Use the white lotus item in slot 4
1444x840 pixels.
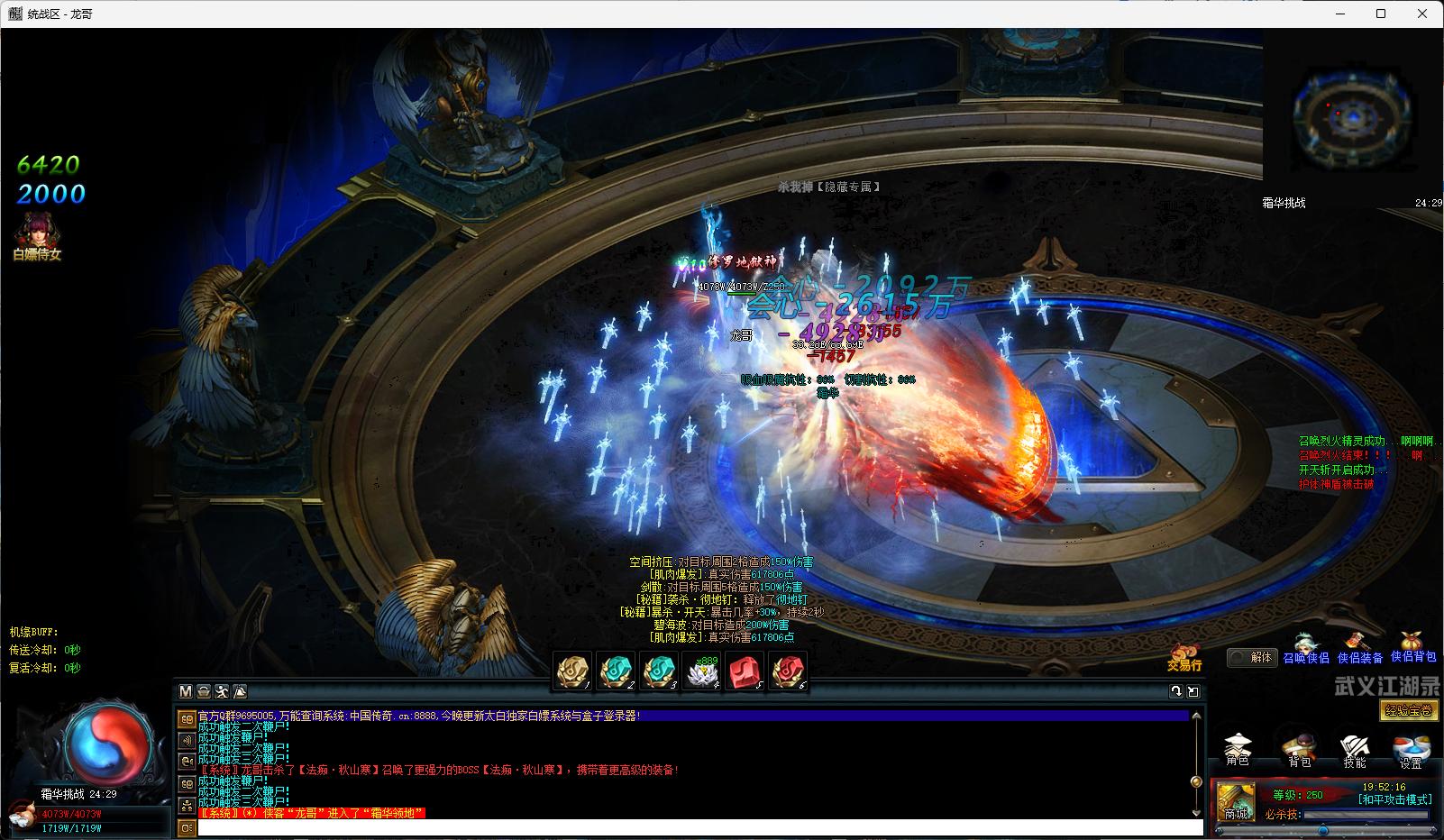701,672
